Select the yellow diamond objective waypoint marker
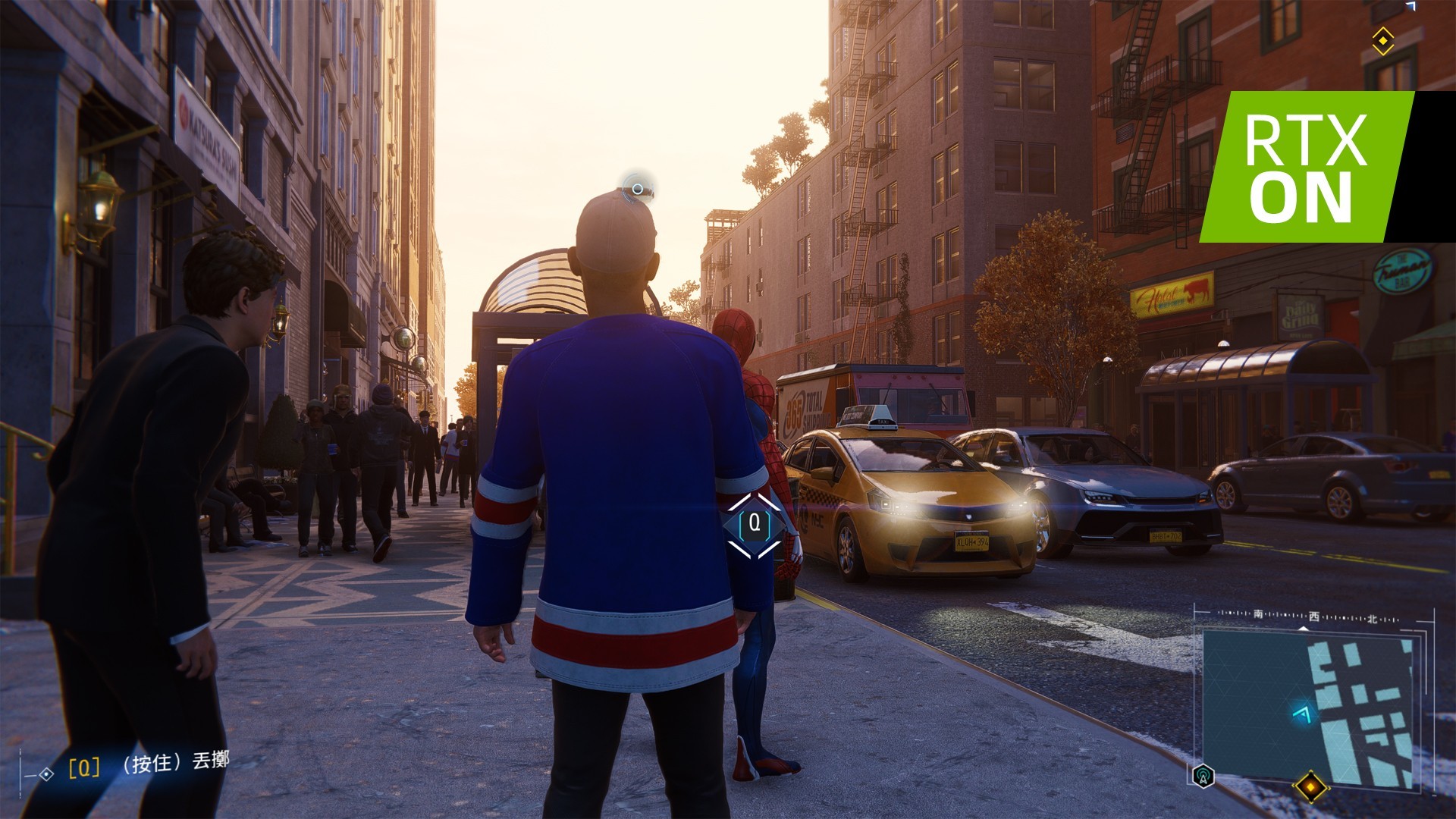This screenshot has height=819, width=1456. coord(1382,39)
